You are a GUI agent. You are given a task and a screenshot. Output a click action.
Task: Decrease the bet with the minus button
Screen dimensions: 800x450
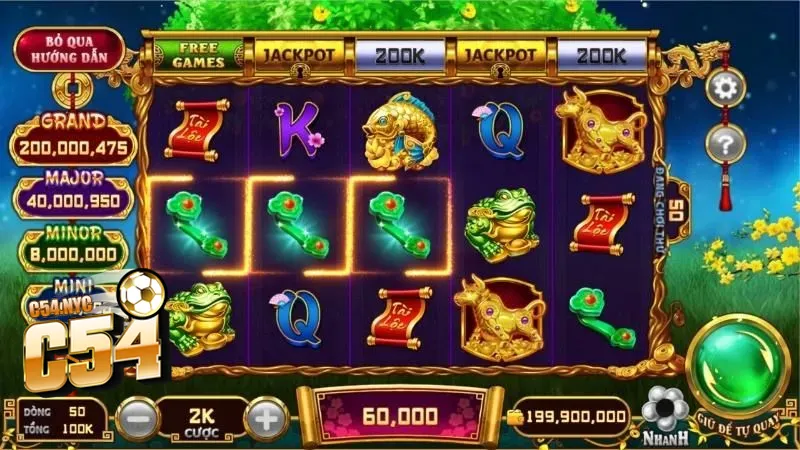click(137, 415)
